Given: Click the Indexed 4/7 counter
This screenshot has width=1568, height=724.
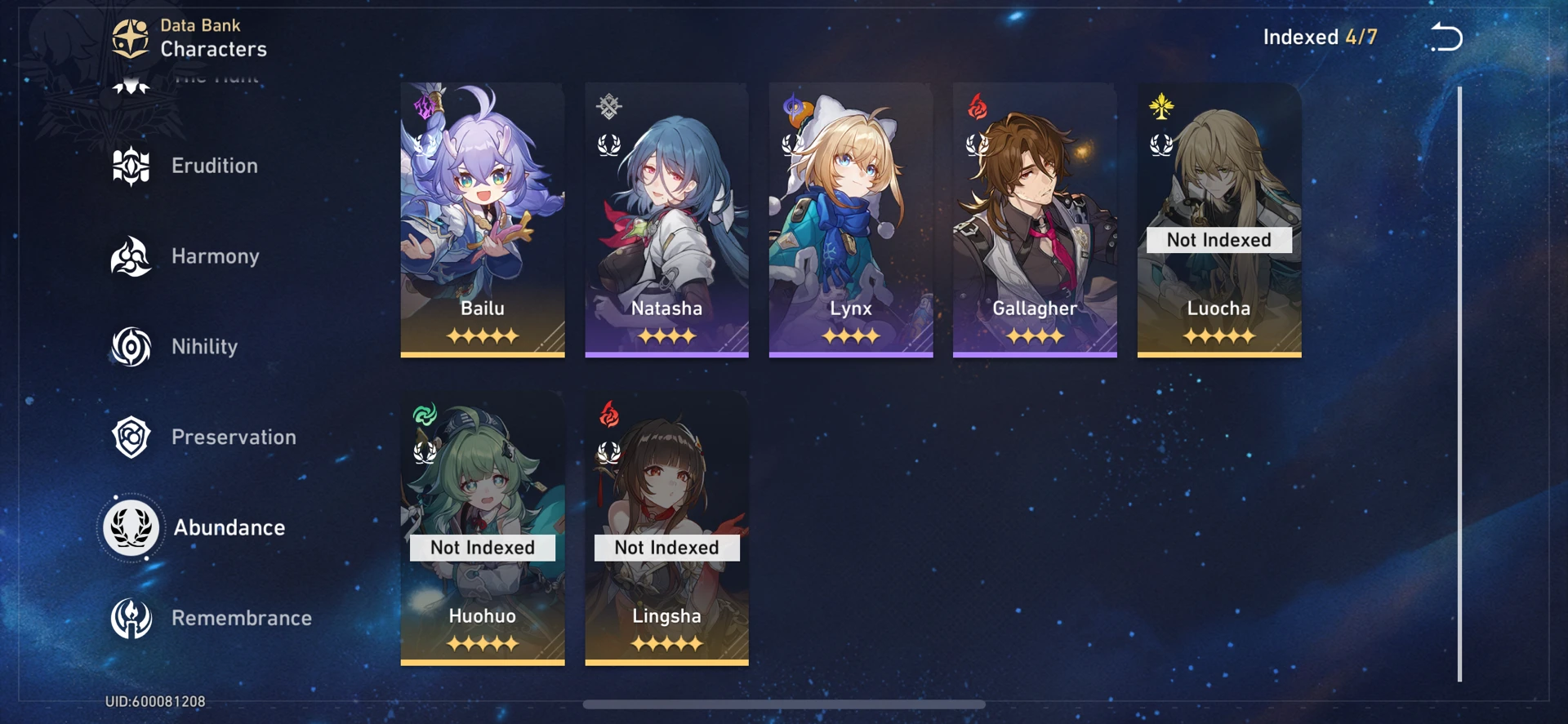Looking at the screenshot, I should 1320,36.
